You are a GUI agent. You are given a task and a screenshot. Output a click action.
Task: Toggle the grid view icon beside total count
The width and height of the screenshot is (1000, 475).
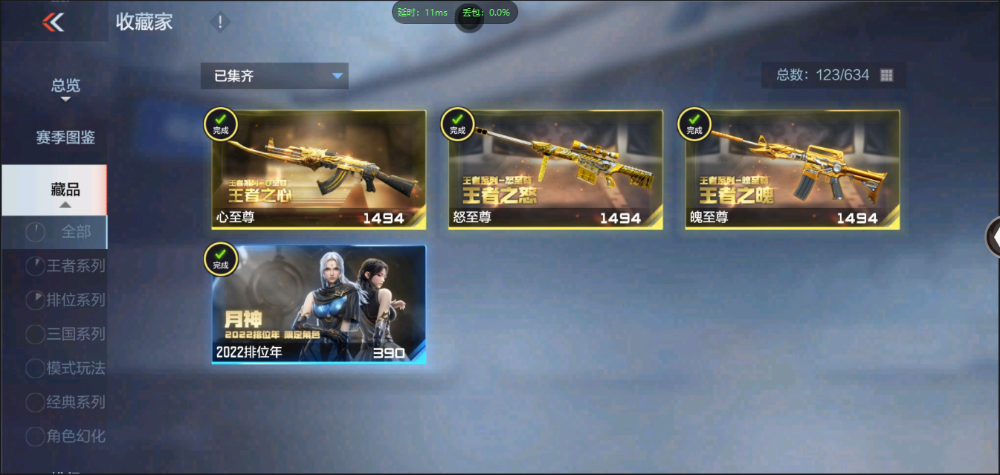point(886,75)
